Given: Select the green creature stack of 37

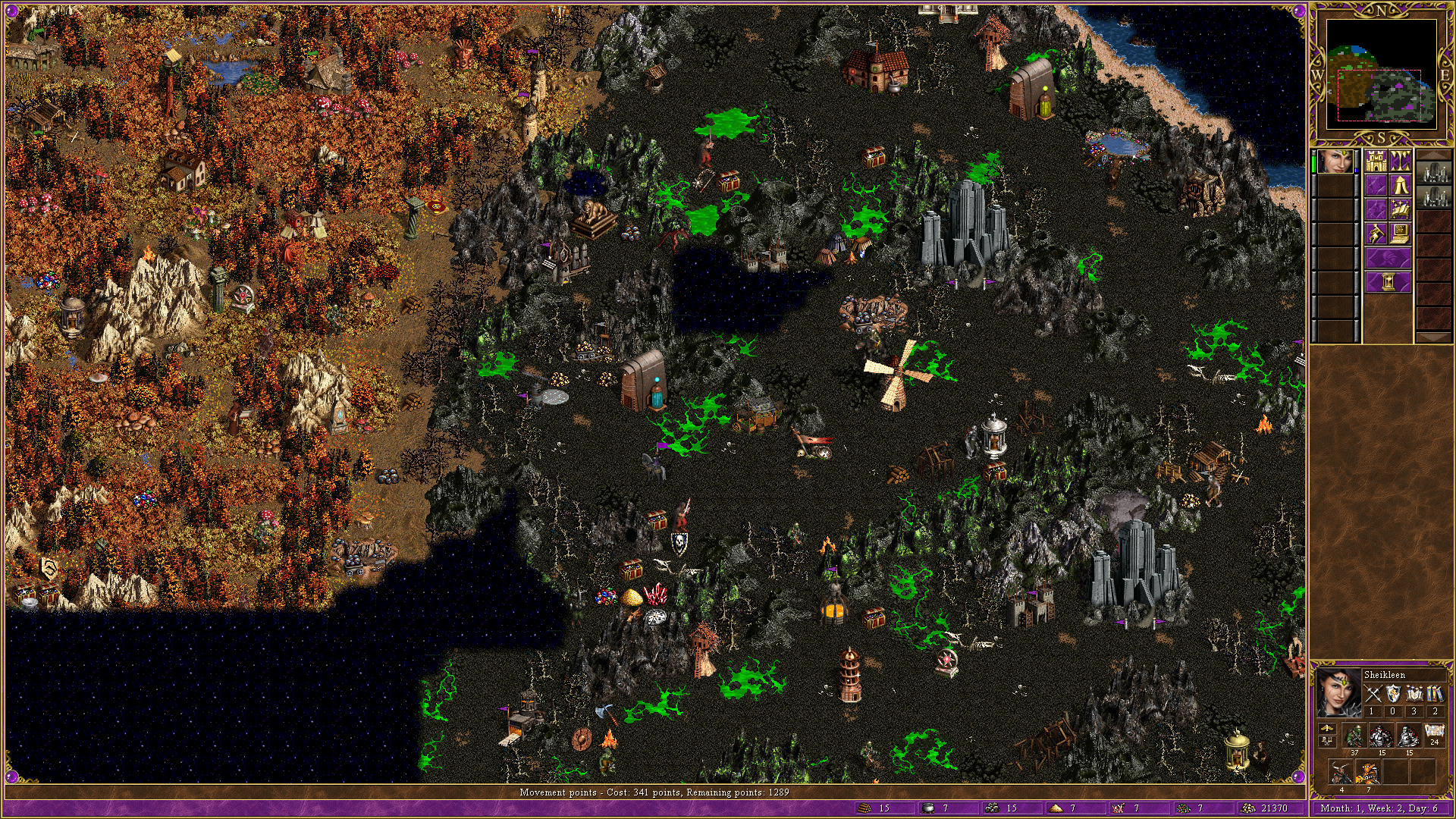Looking at the screenshot, I should (x=1354, y=736).
